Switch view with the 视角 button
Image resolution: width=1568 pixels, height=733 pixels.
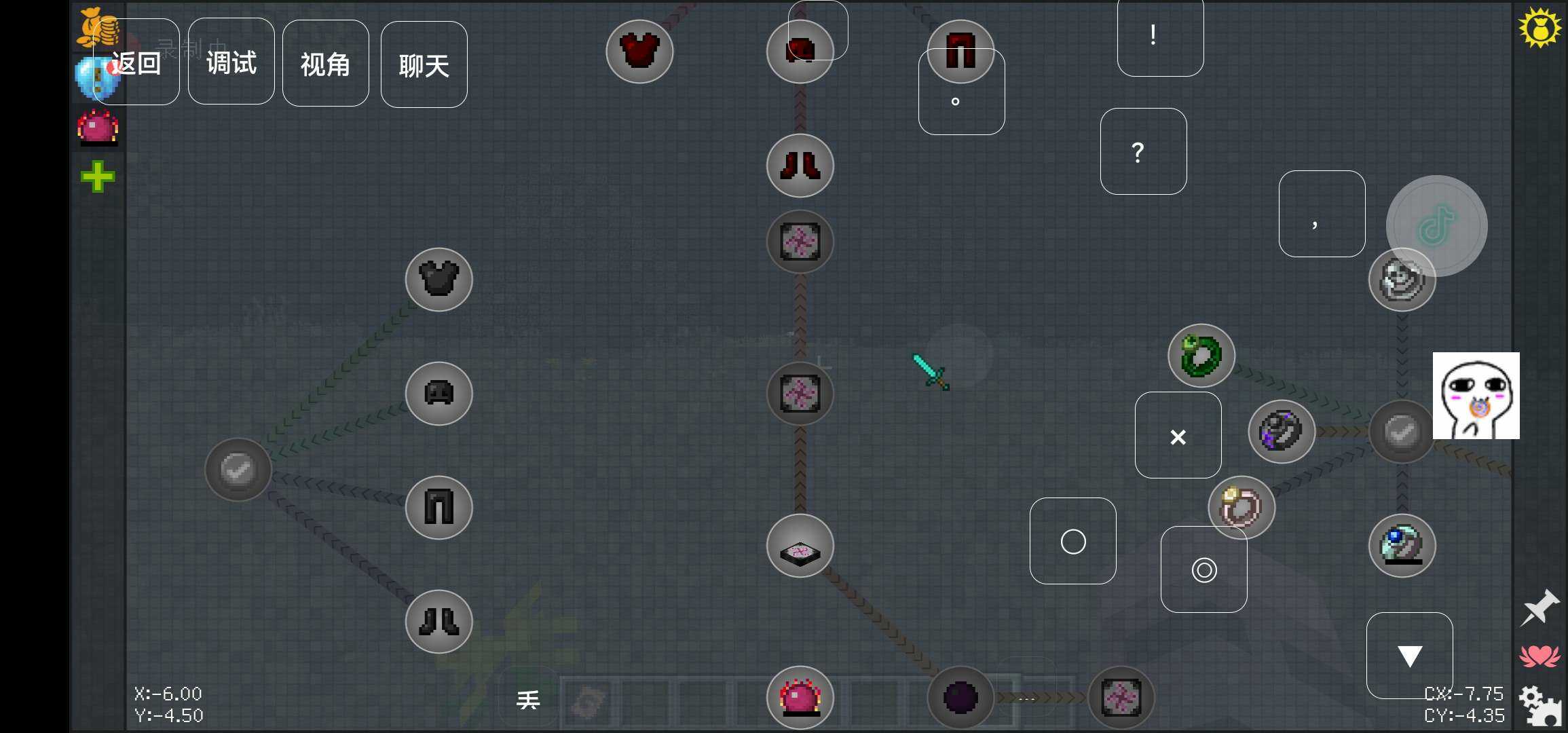click(326, 64)
